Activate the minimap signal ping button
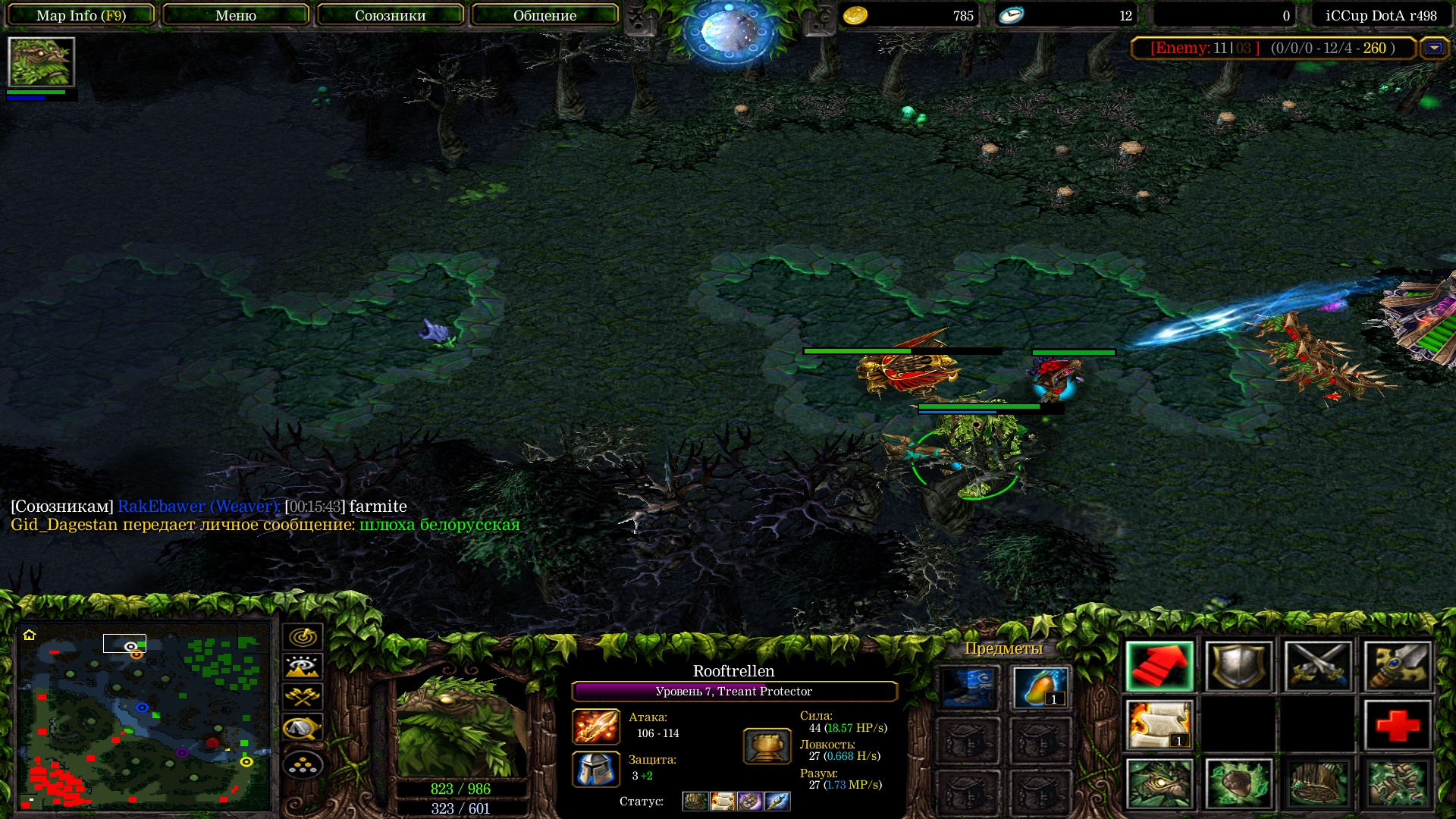The height and width of the screenshot is (819, 1456). point(303,636)
